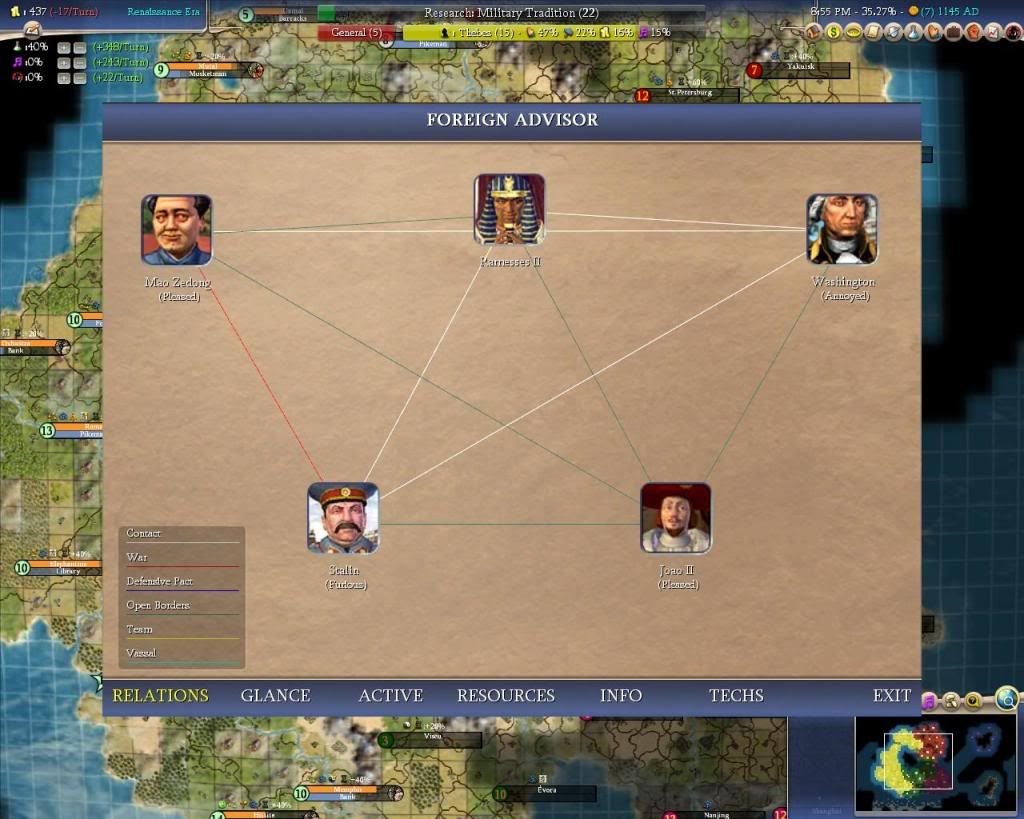
Task: Click Joao II's leader portrait
Action: 676,518
